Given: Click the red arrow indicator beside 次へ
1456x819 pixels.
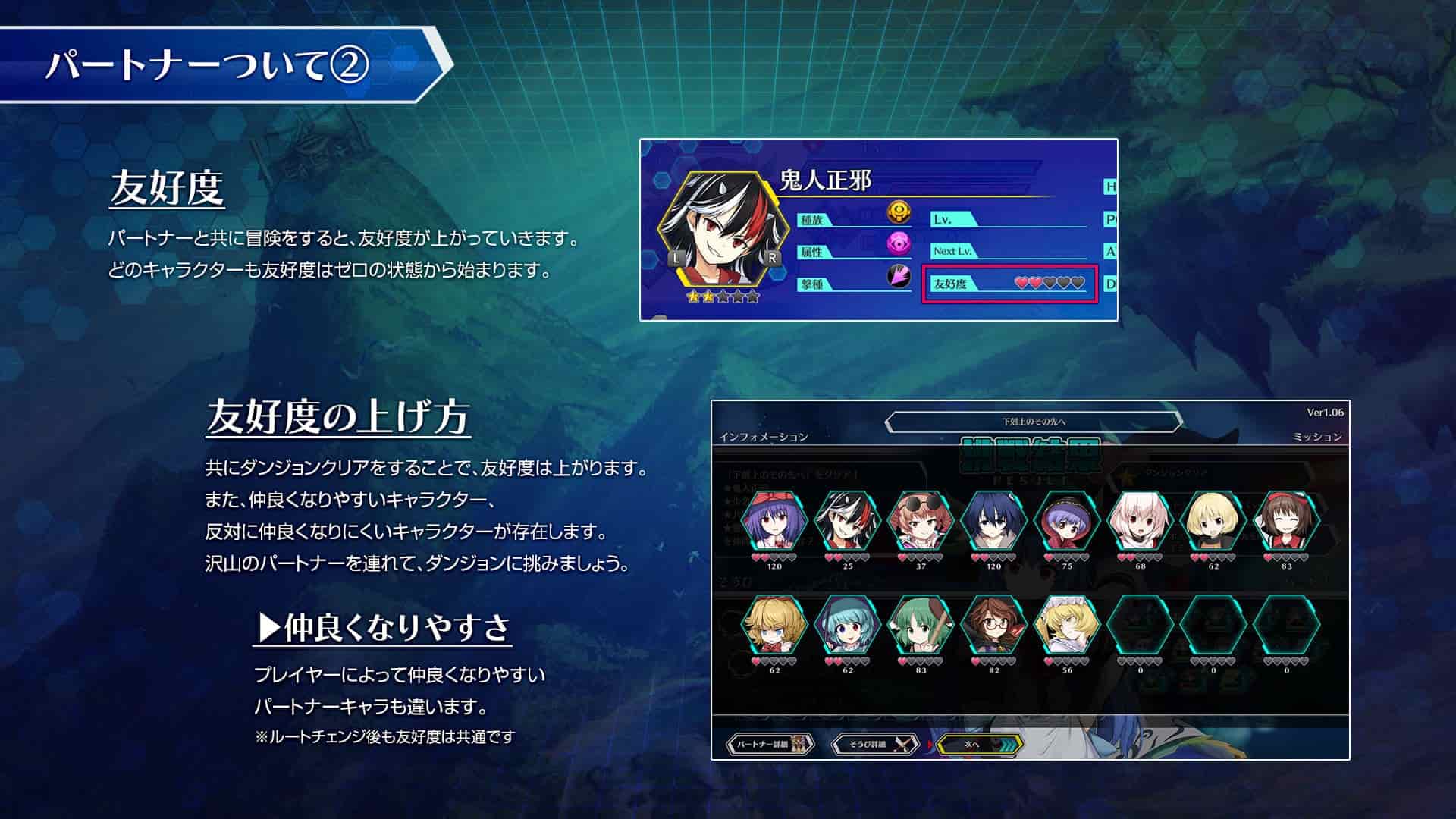Looking at the screenshot, I should point(930,745).
